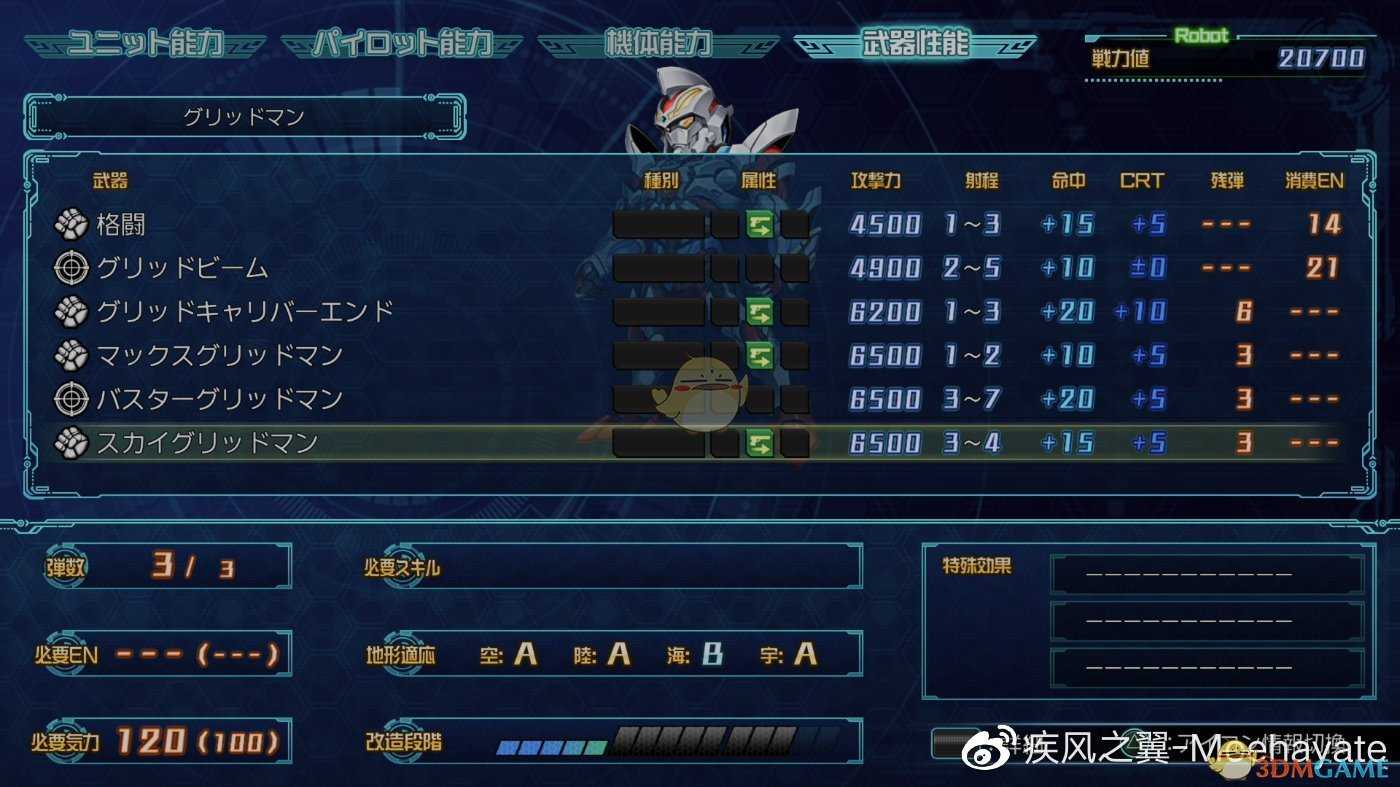The width and height of the screenshot is (1400, 787).
Task: Click the スカイグリッドマン weapon row
Action: coord(206,443)
